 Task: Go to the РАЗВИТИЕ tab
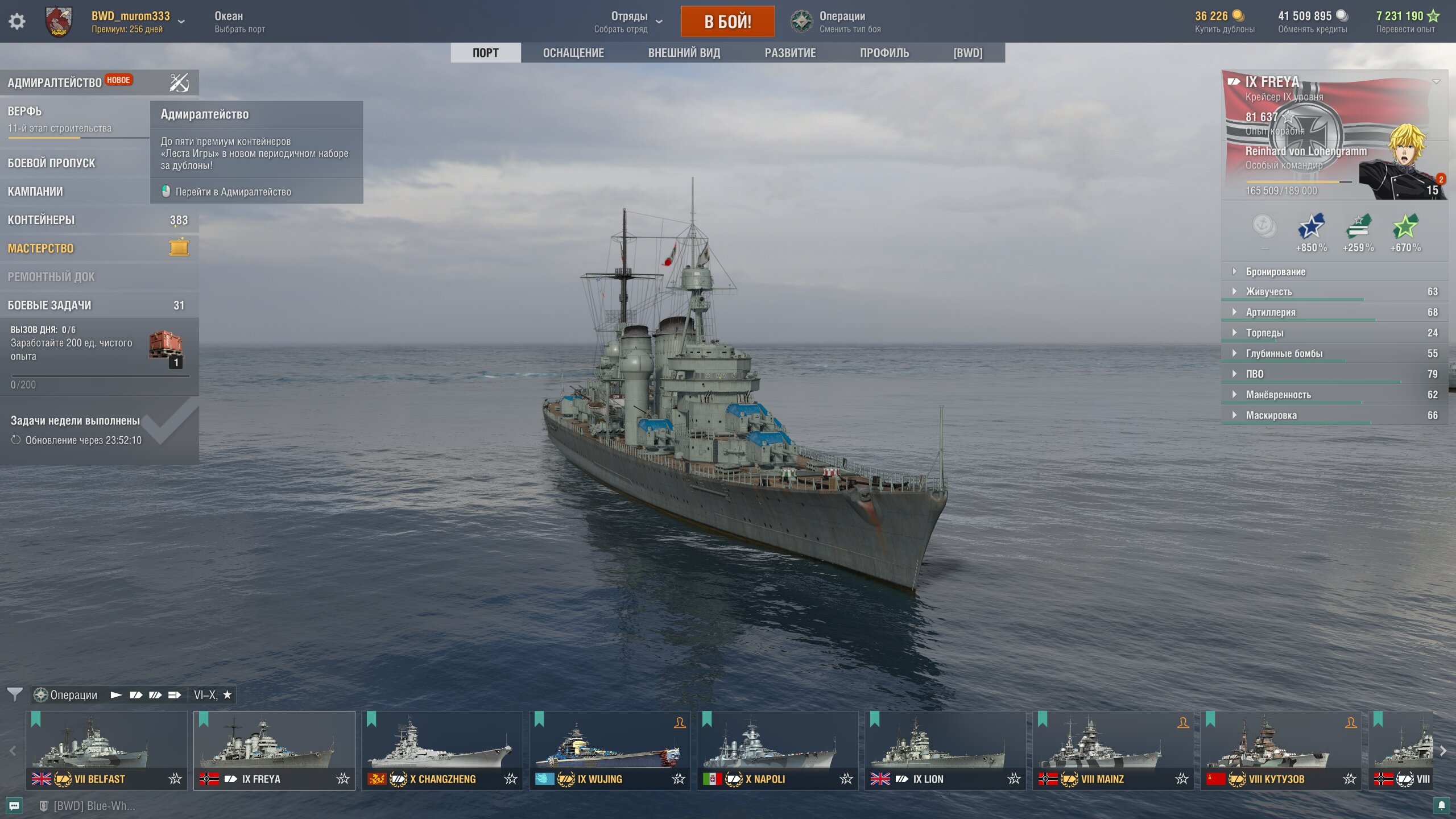(790, 53)
